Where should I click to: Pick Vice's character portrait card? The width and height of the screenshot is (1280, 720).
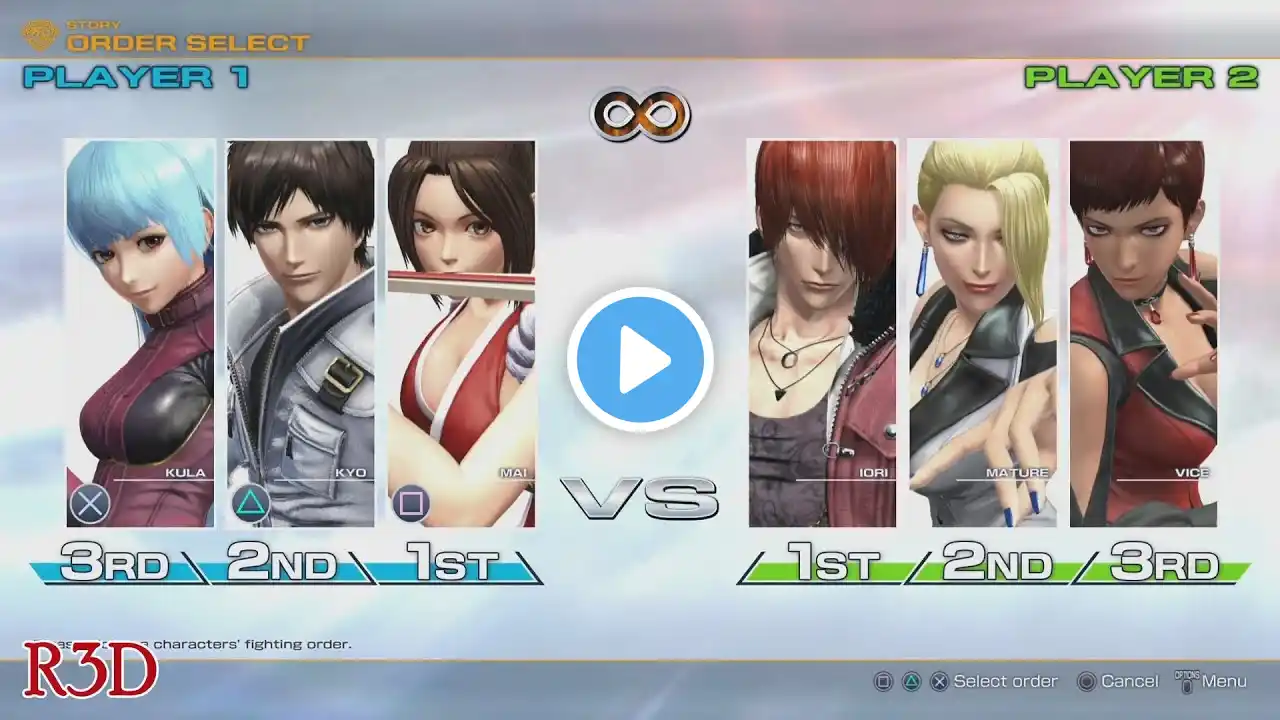point(1143,333)
